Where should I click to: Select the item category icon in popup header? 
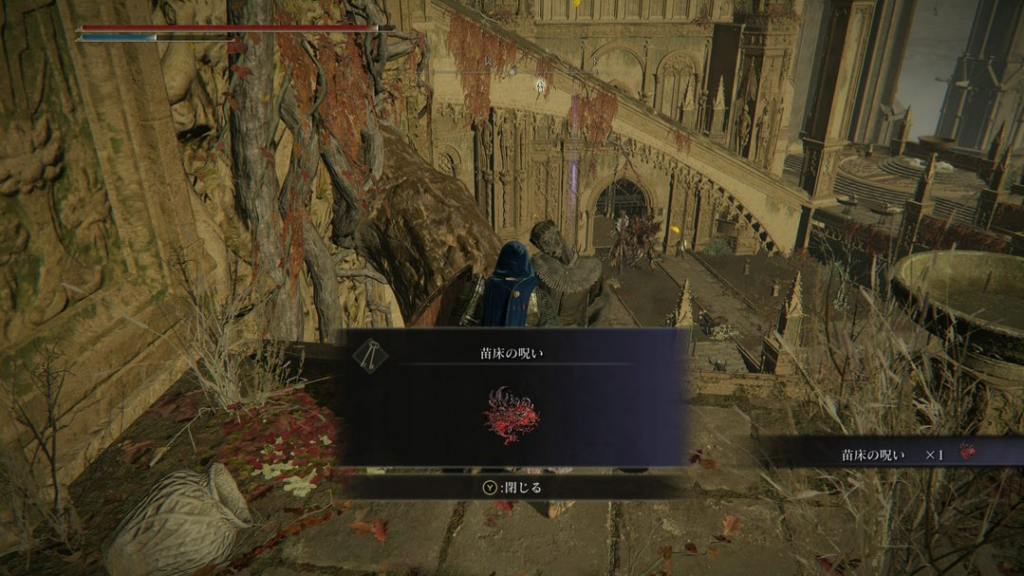[x=369, y=353]
